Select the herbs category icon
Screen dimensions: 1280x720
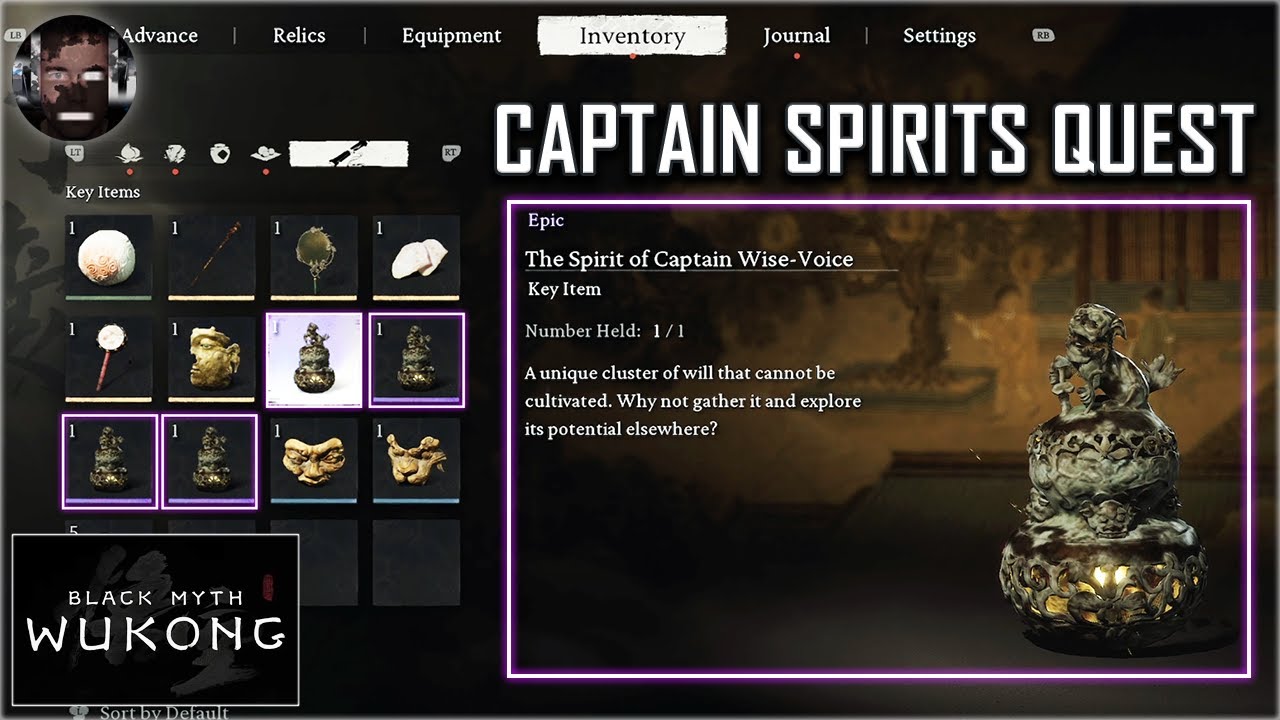click(x=130, y=152)
